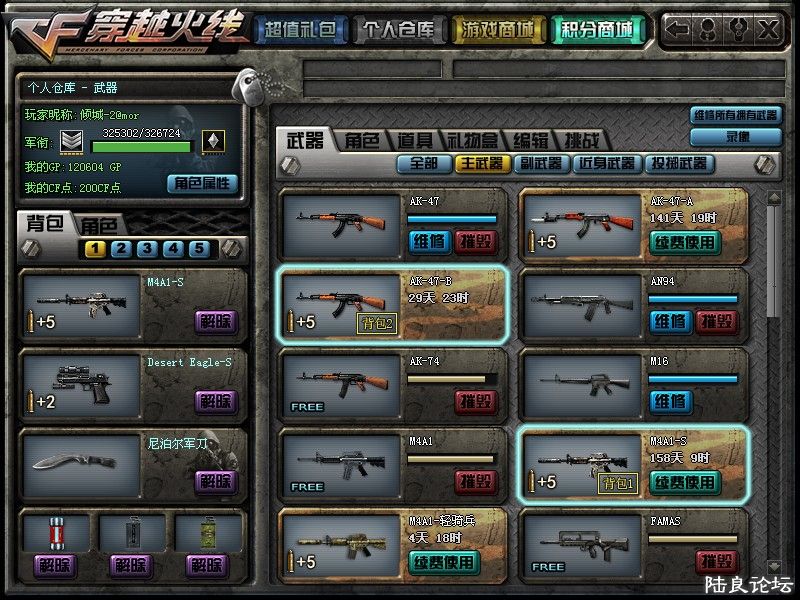Open the 超值礼包 menu
The image size is (800, 600).
point(298,30)
